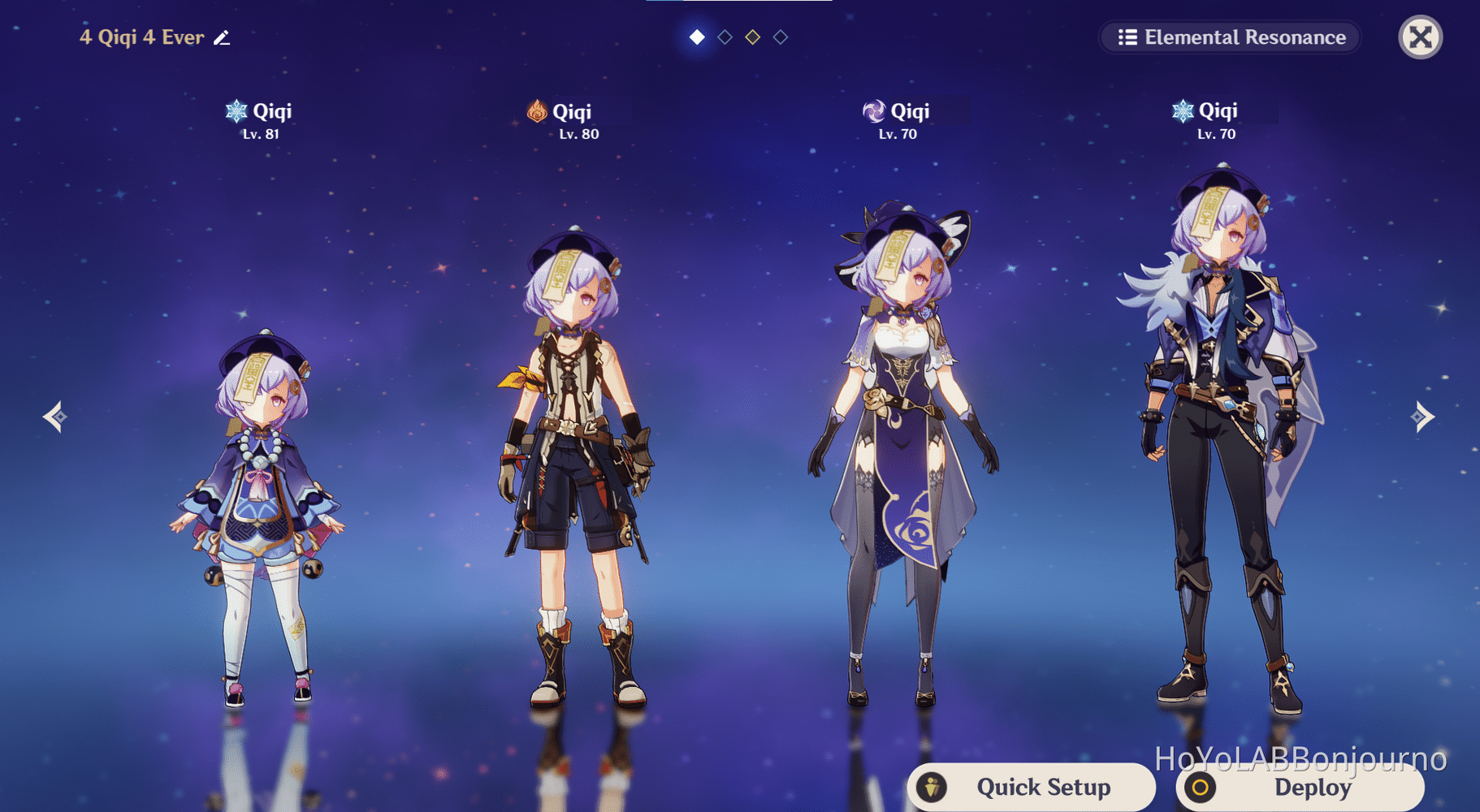This screenshot has height=812, width=1480.
Task: Click the gold ring icon on the Deploy button
Action: tap(1200, 787)
